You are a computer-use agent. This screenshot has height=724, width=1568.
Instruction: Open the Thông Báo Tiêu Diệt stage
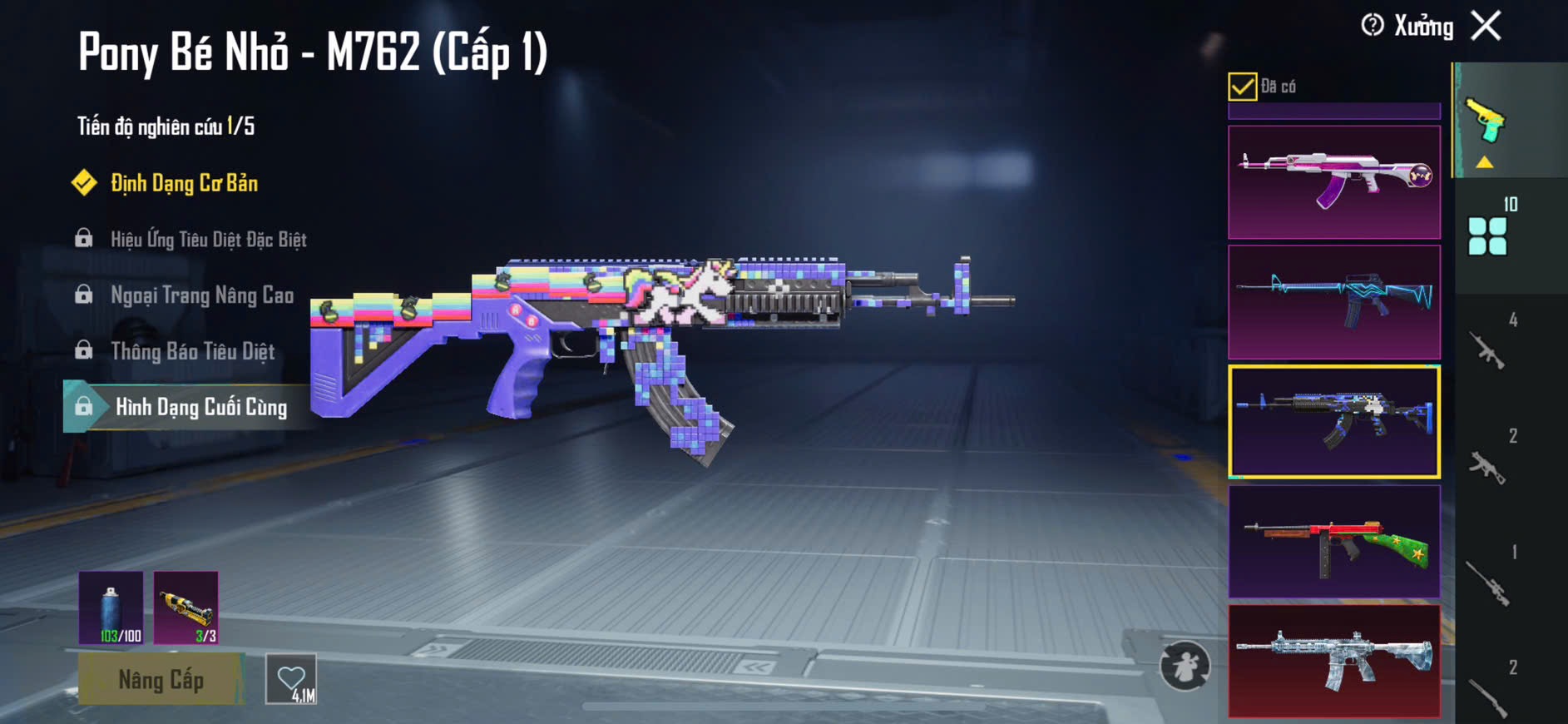[192, 351]
